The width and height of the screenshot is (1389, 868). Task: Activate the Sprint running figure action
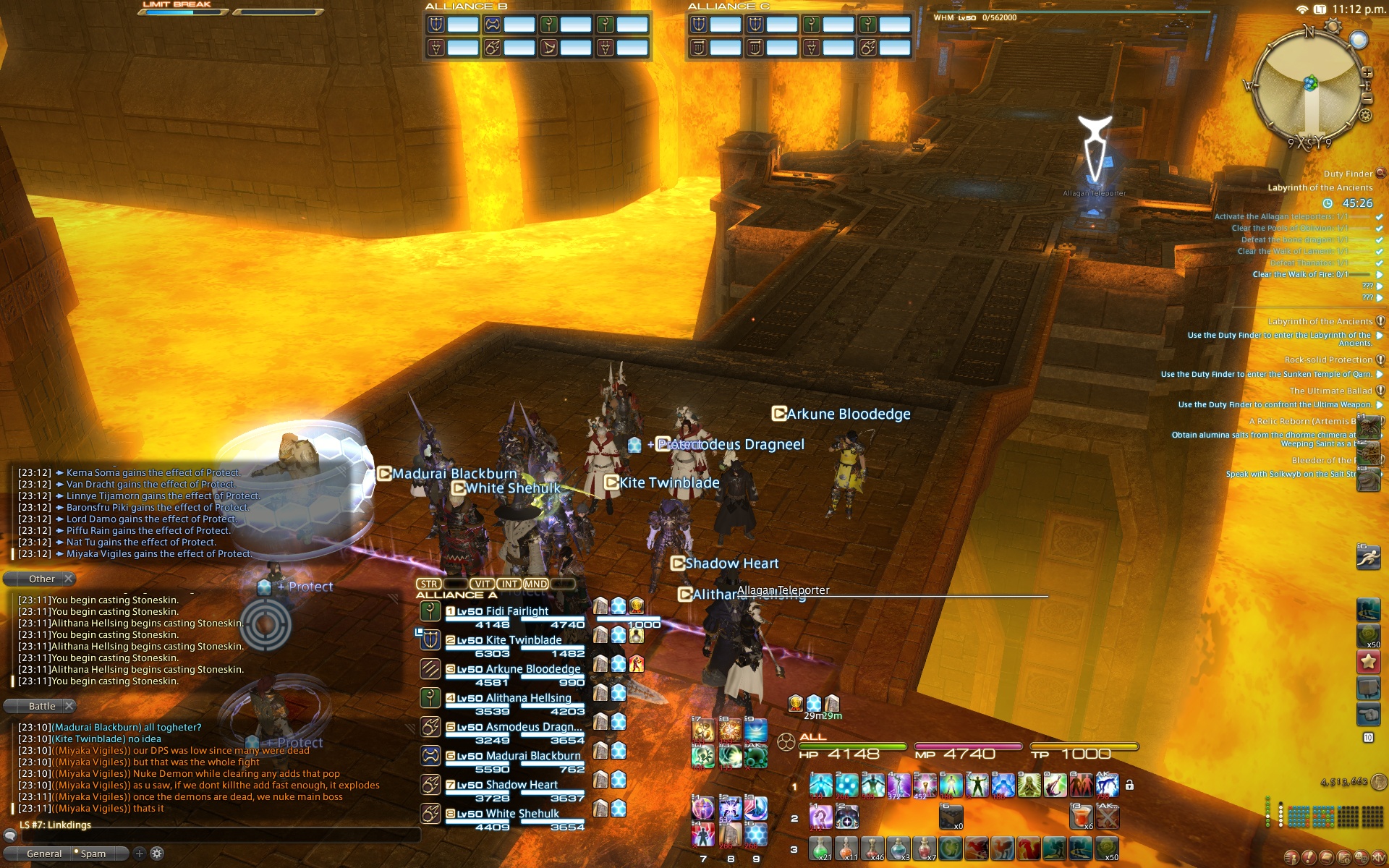(1368, 558)
